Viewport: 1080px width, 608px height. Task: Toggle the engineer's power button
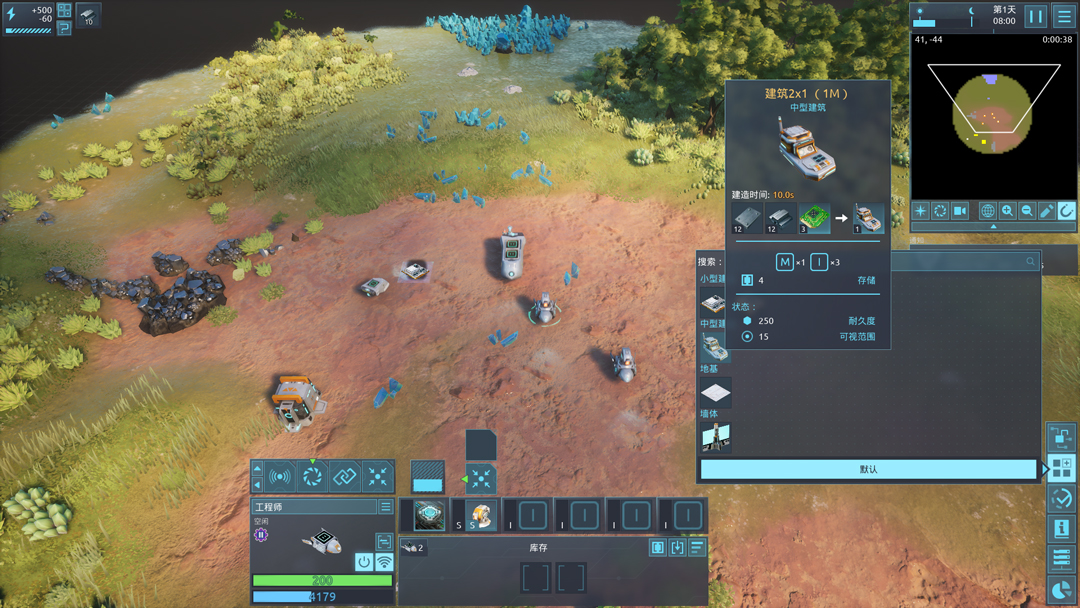pyautogui.click(x=364, y=562)
